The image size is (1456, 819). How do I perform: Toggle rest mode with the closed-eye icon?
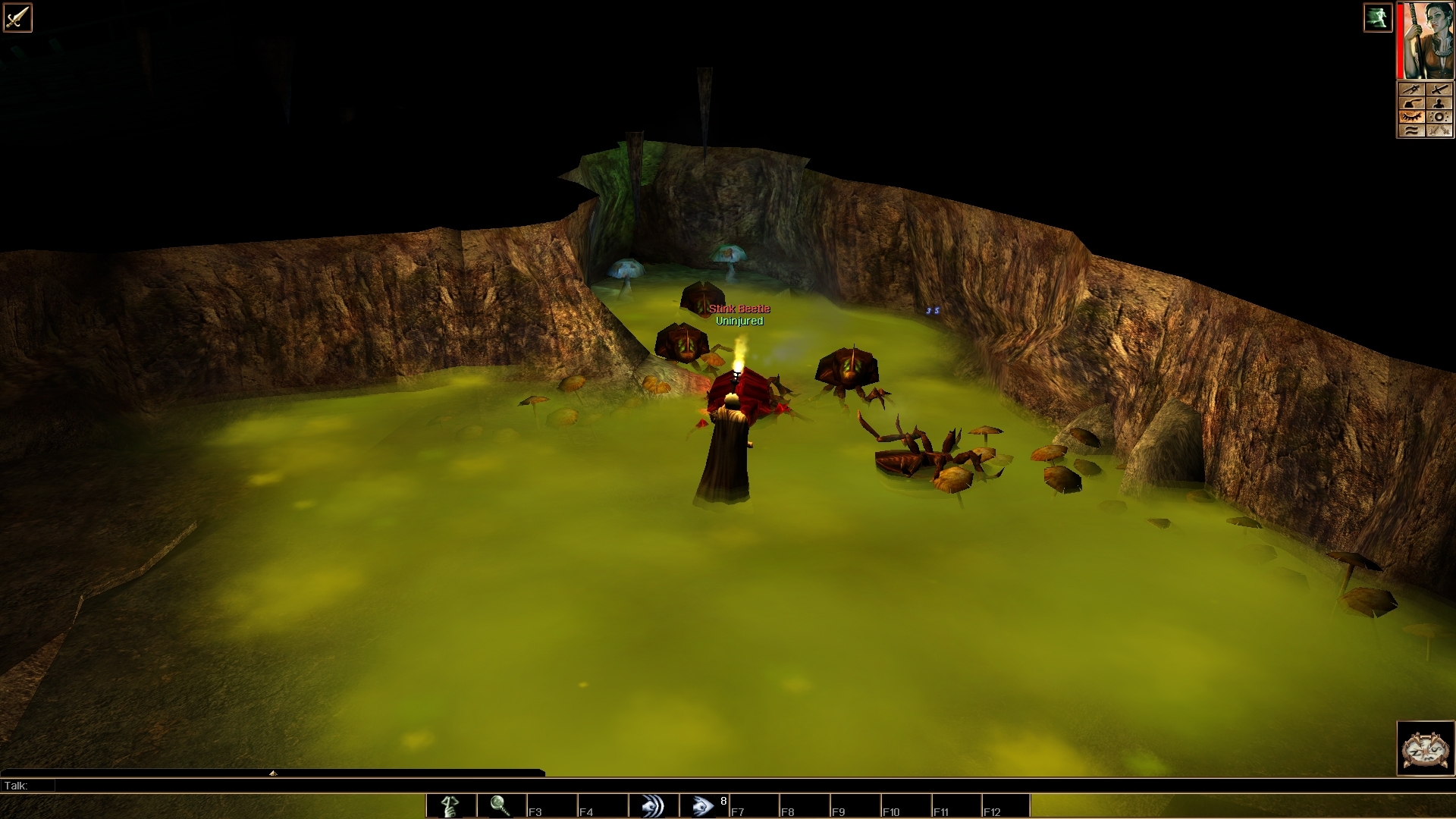tap(1412, 116)
